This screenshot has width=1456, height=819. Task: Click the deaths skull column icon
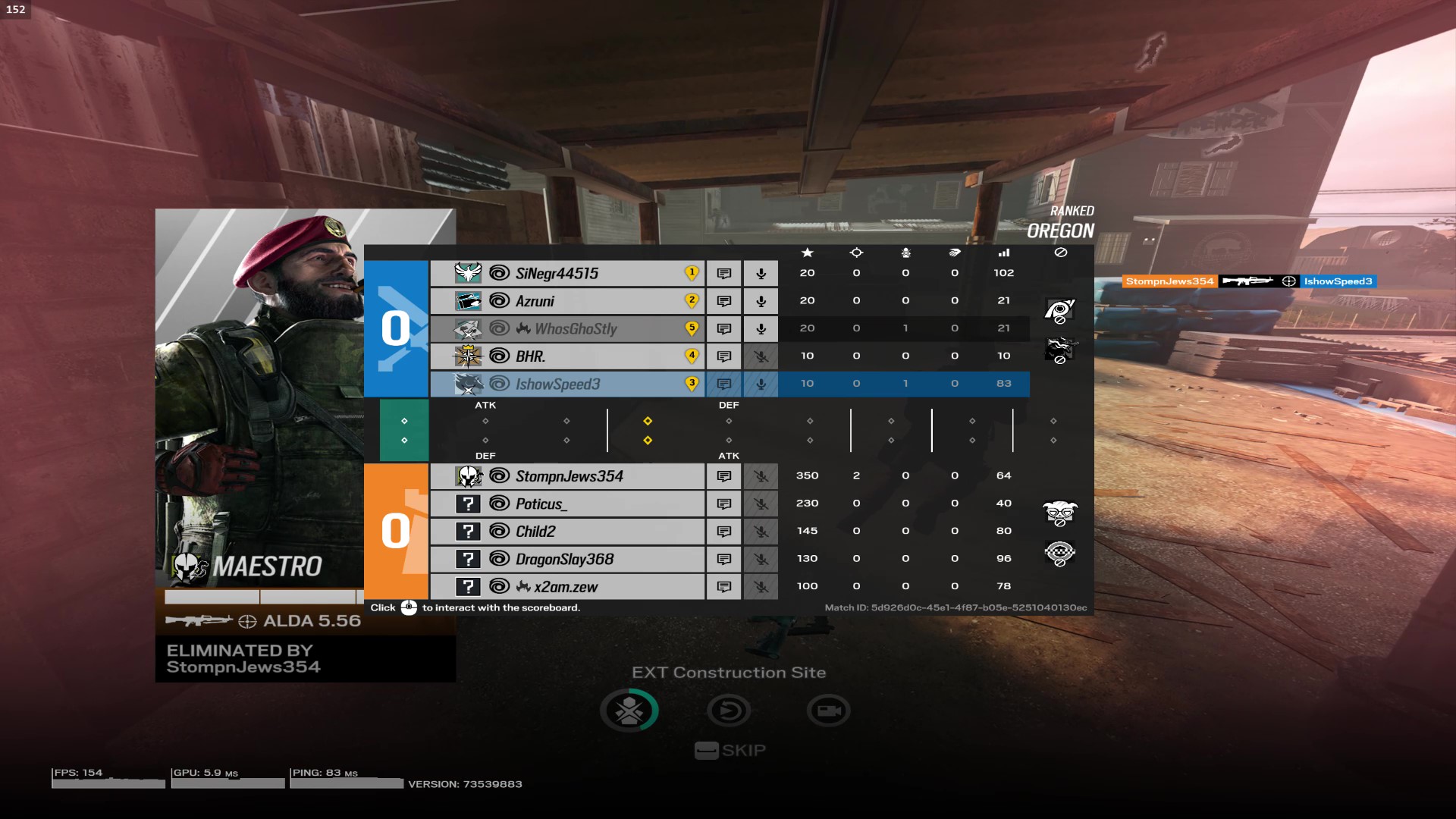(905, 253)
